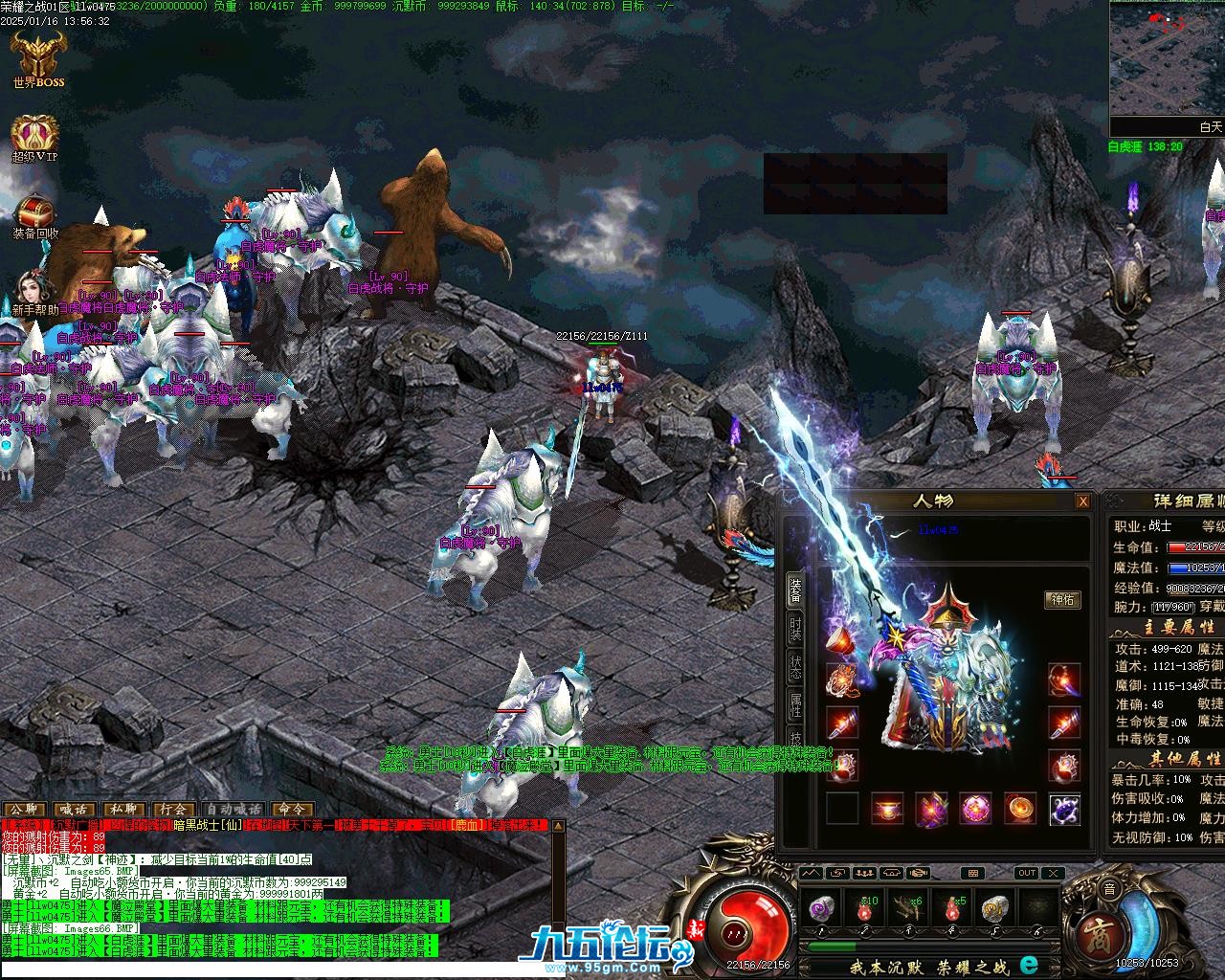Select the purple orb equipment slot
Image resolution: width=1225 pixels, height=980 pixels.
pyautogui.click(x=974, y=809)
